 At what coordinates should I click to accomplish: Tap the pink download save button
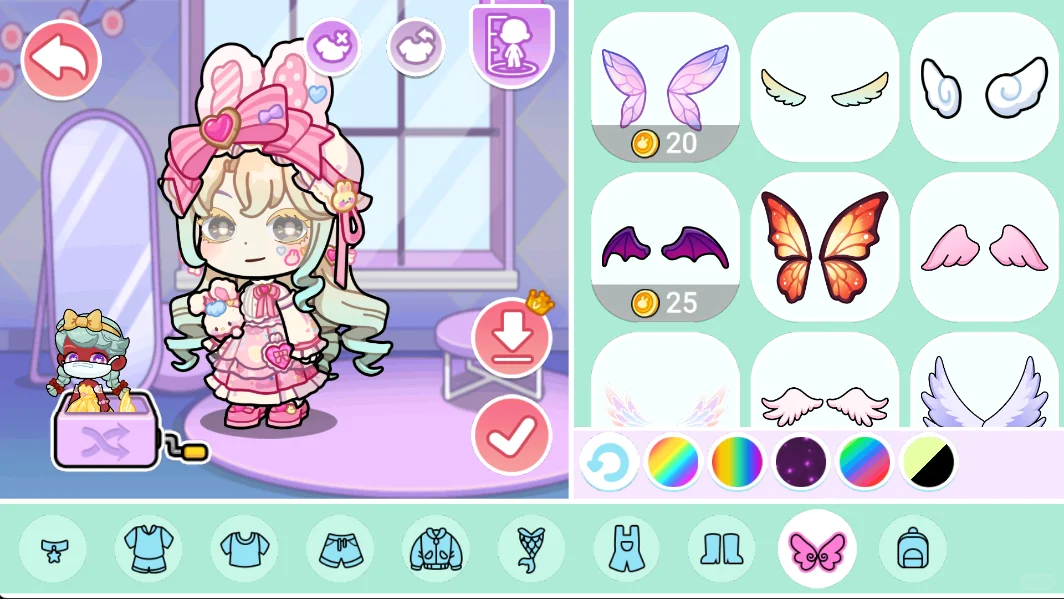pyautogui.click(x=511, y=338)
